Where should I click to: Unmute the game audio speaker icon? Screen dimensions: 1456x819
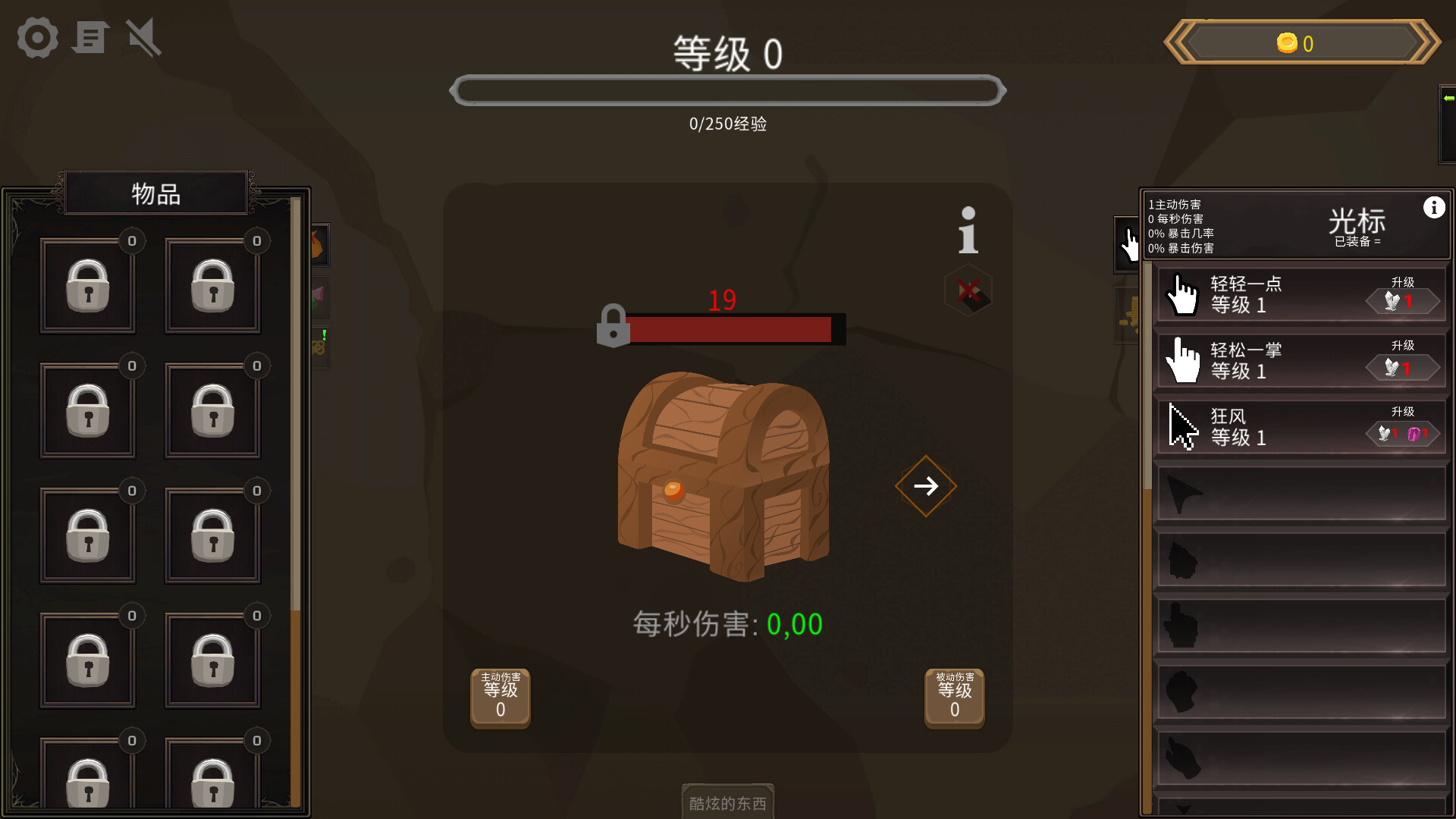pos(143,37)
